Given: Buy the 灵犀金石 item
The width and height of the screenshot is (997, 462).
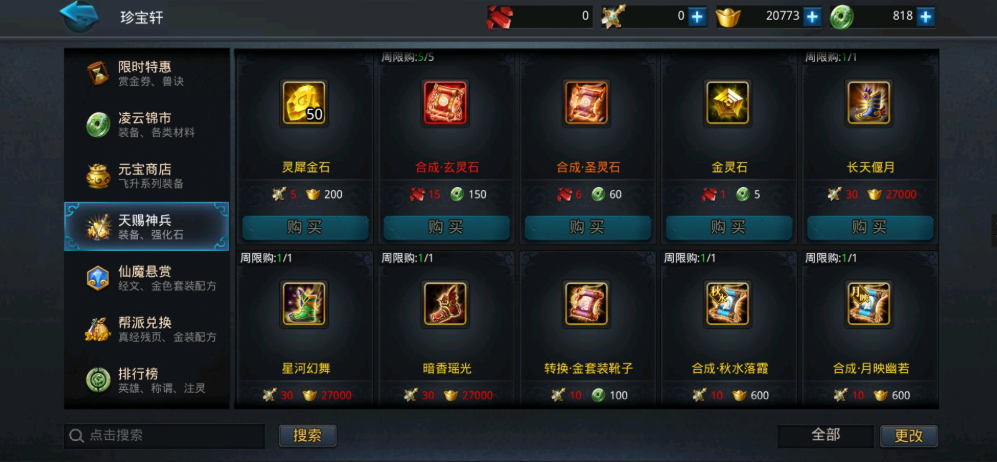Looking at the screenshot, I should 305,227.
